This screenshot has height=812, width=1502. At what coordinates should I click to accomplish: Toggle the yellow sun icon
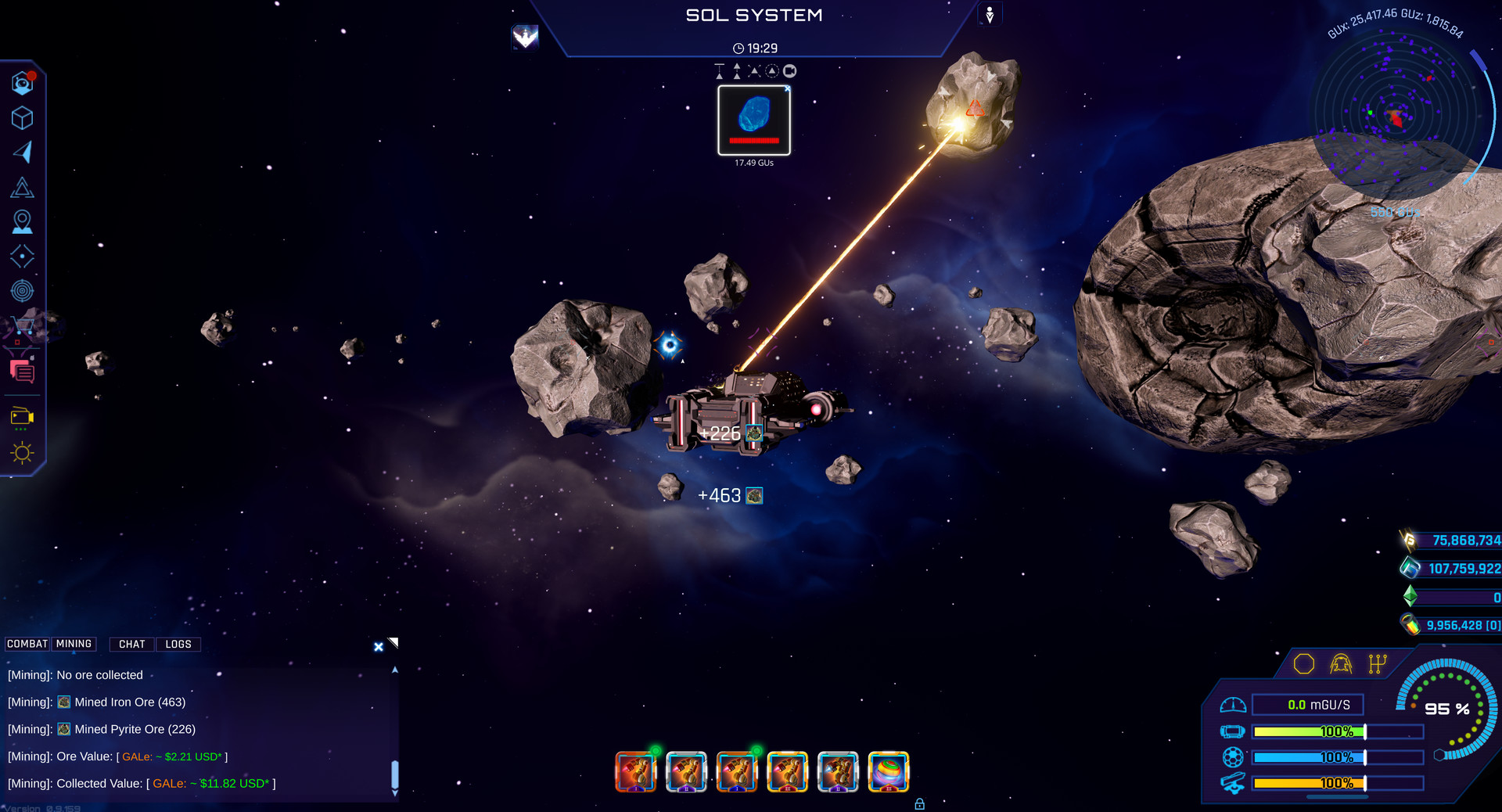tap(22, 453)
